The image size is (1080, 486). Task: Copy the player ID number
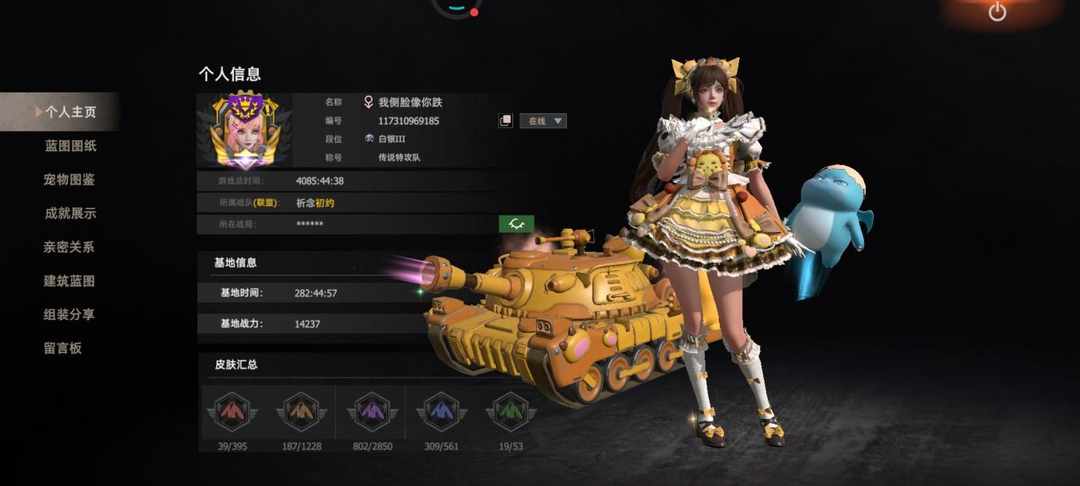506,121
